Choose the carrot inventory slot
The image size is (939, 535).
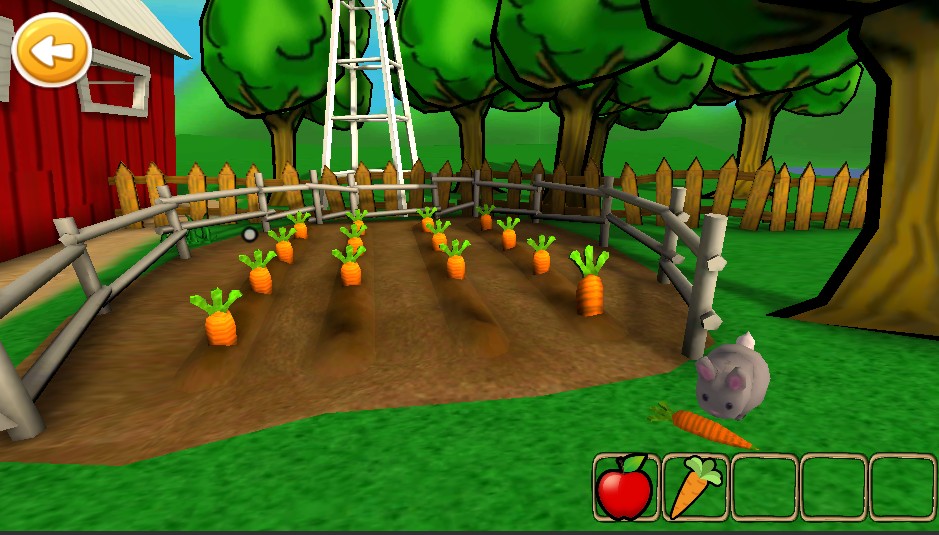point(695,487)
